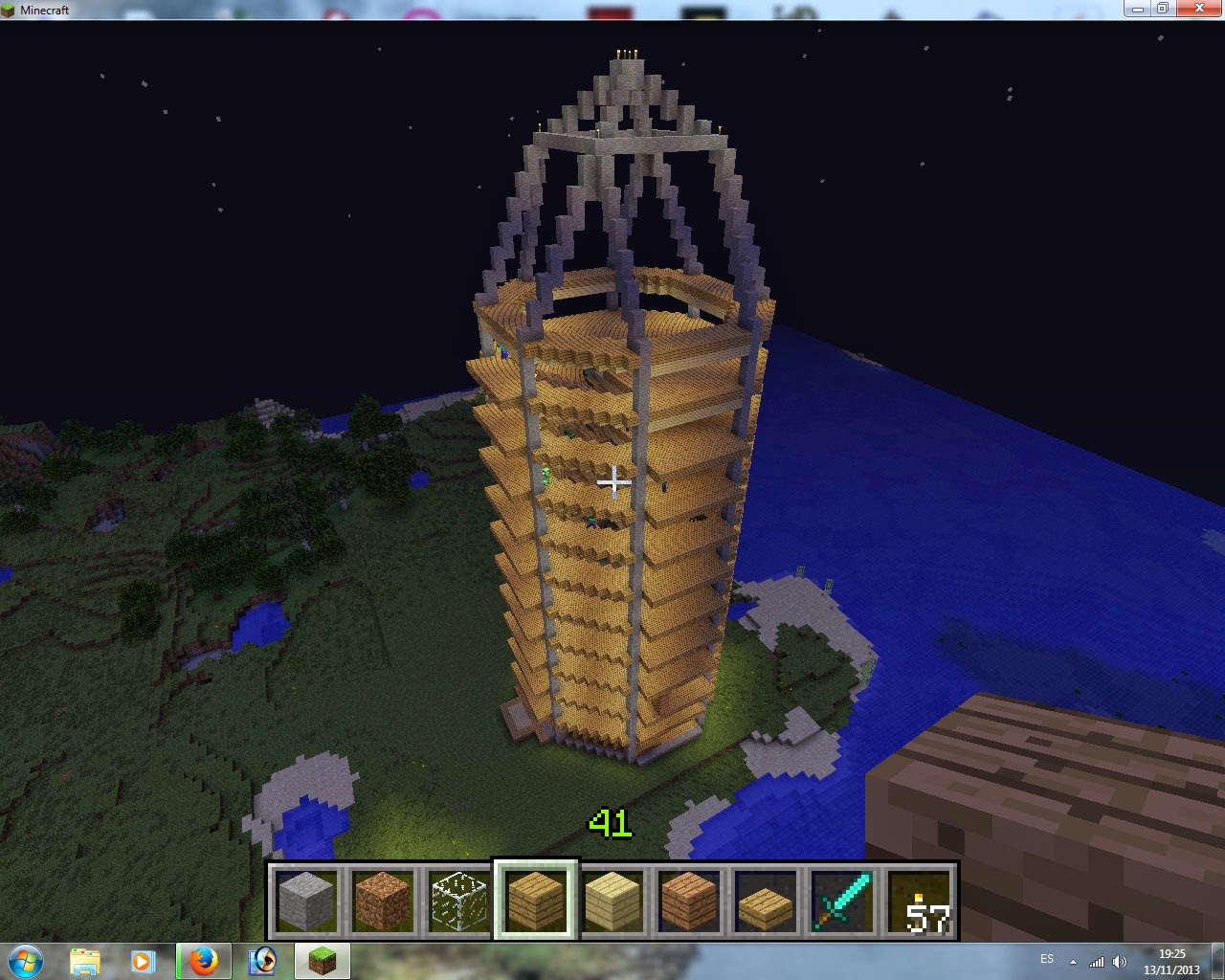Open the ES language selector
The width and height of the screenshot is (1225, 980).
pyautogui.click(x=1047, y=960)
